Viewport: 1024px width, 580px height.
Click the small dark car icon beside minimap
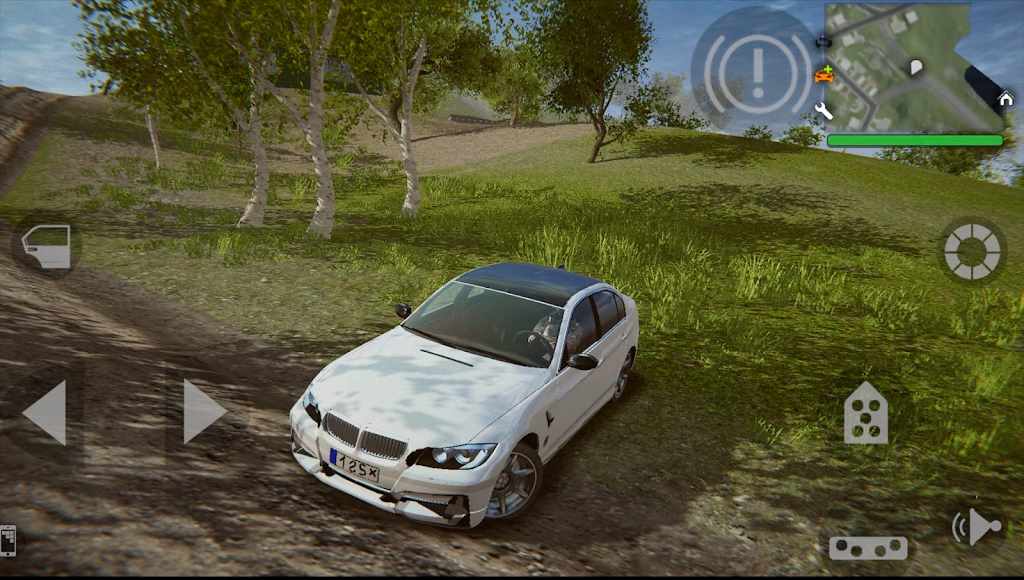823,43
